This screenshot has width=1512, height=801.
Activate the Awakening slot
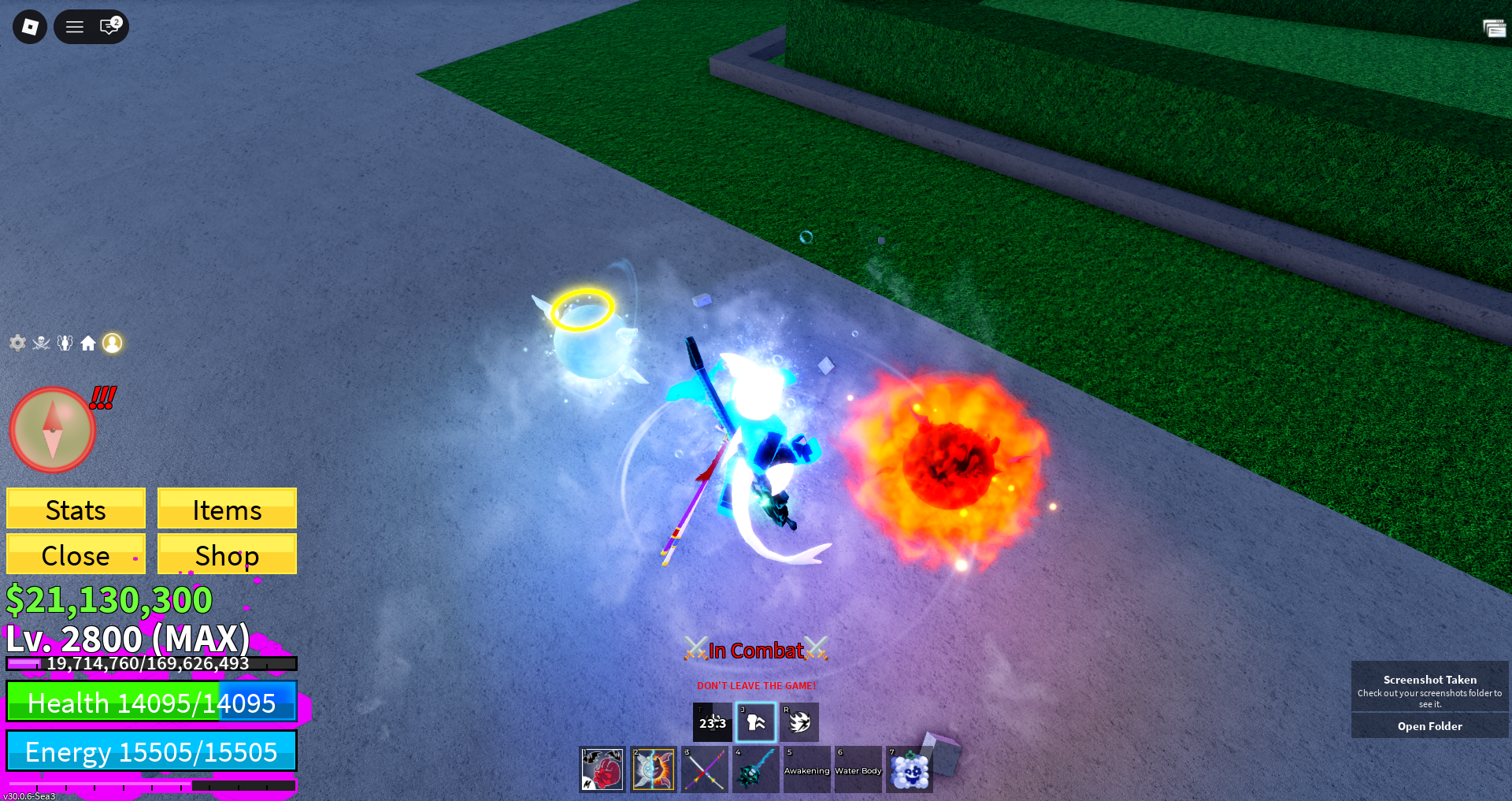(x=807, y=769)
